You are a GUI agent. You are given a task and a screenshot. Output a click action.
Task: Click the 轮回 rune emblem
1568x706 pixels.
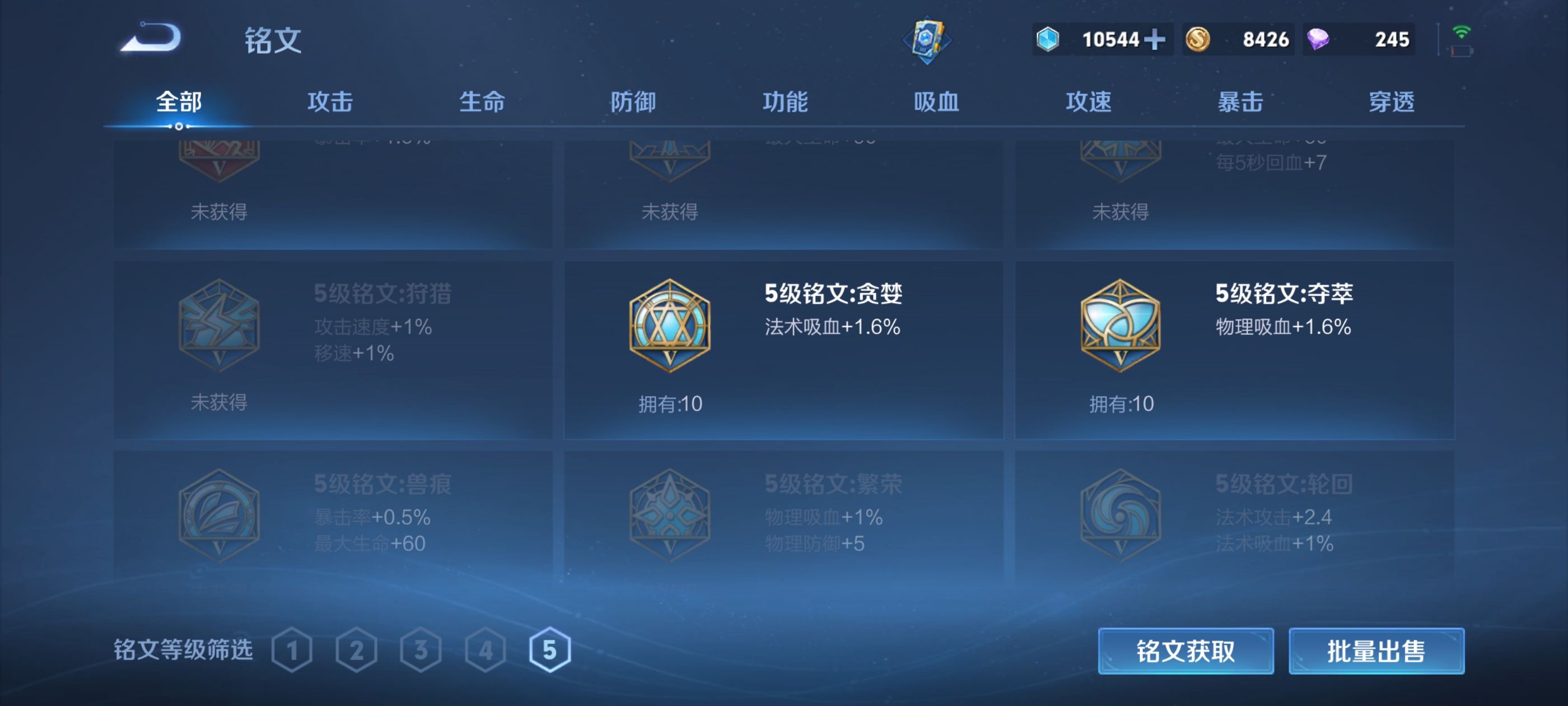tap(1119, 515)
